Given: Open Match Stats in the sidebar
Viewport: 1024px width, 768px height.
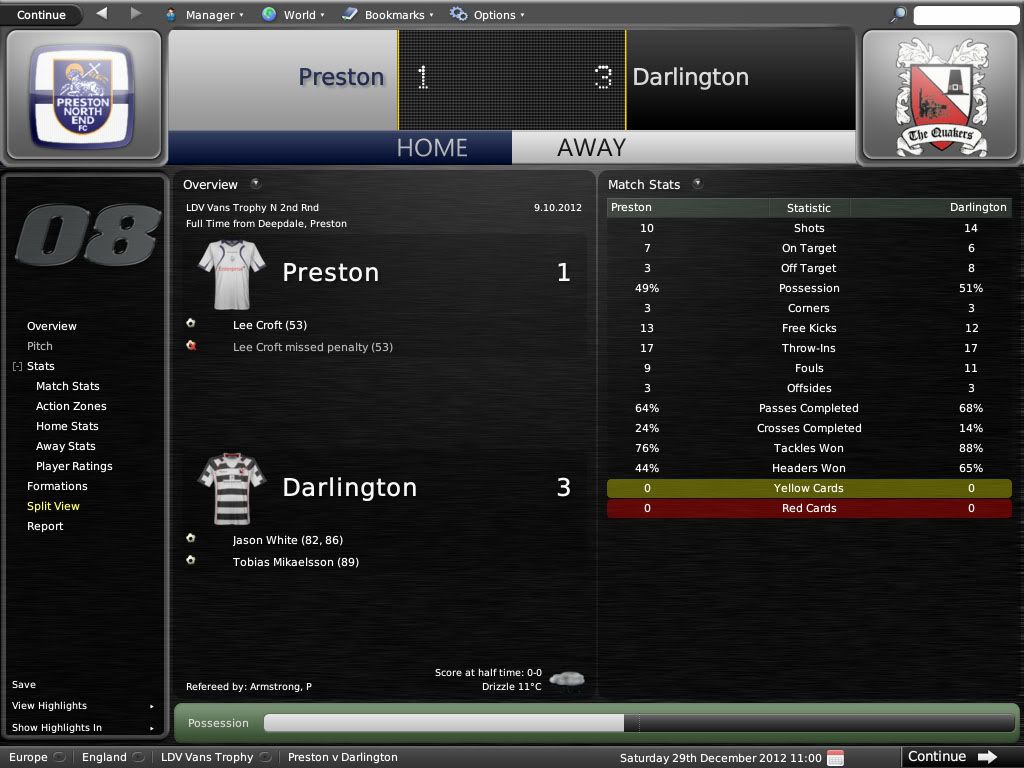Looking at the screenshot, I should coord(68,386).
